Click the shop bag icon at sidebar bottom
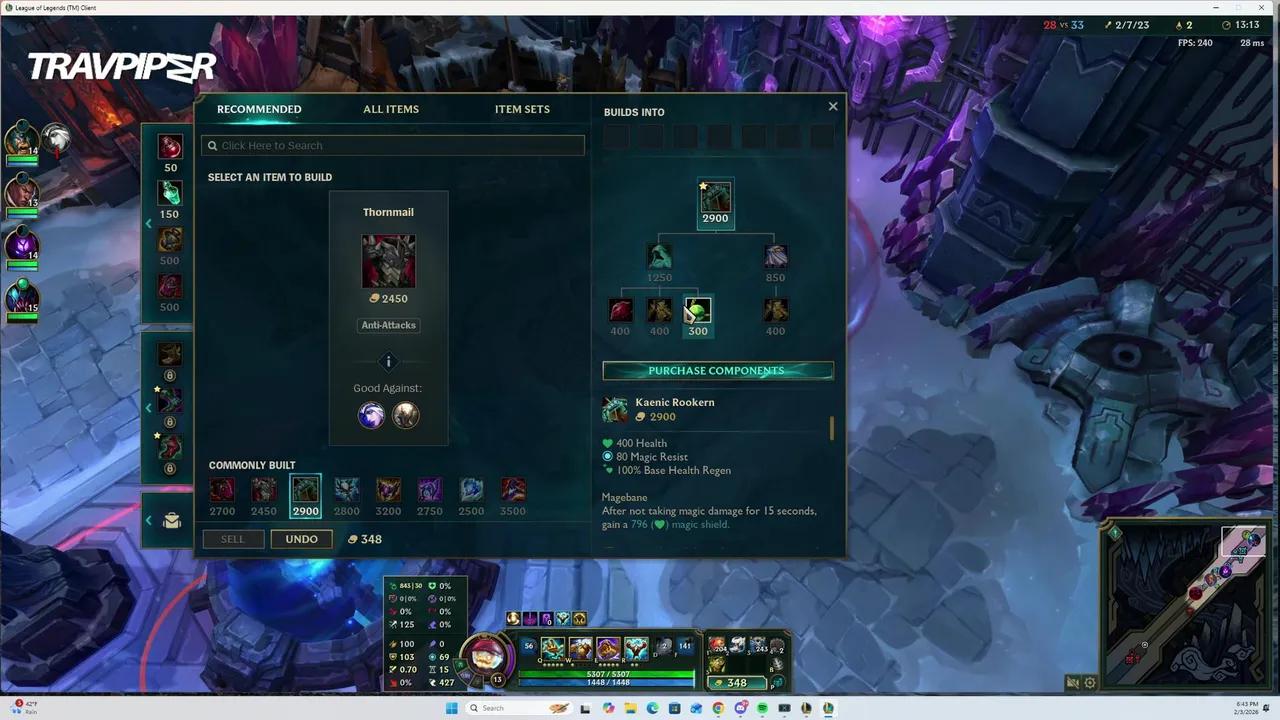Viewport: 1280px width, 720px height. click(x=170, y=520)
